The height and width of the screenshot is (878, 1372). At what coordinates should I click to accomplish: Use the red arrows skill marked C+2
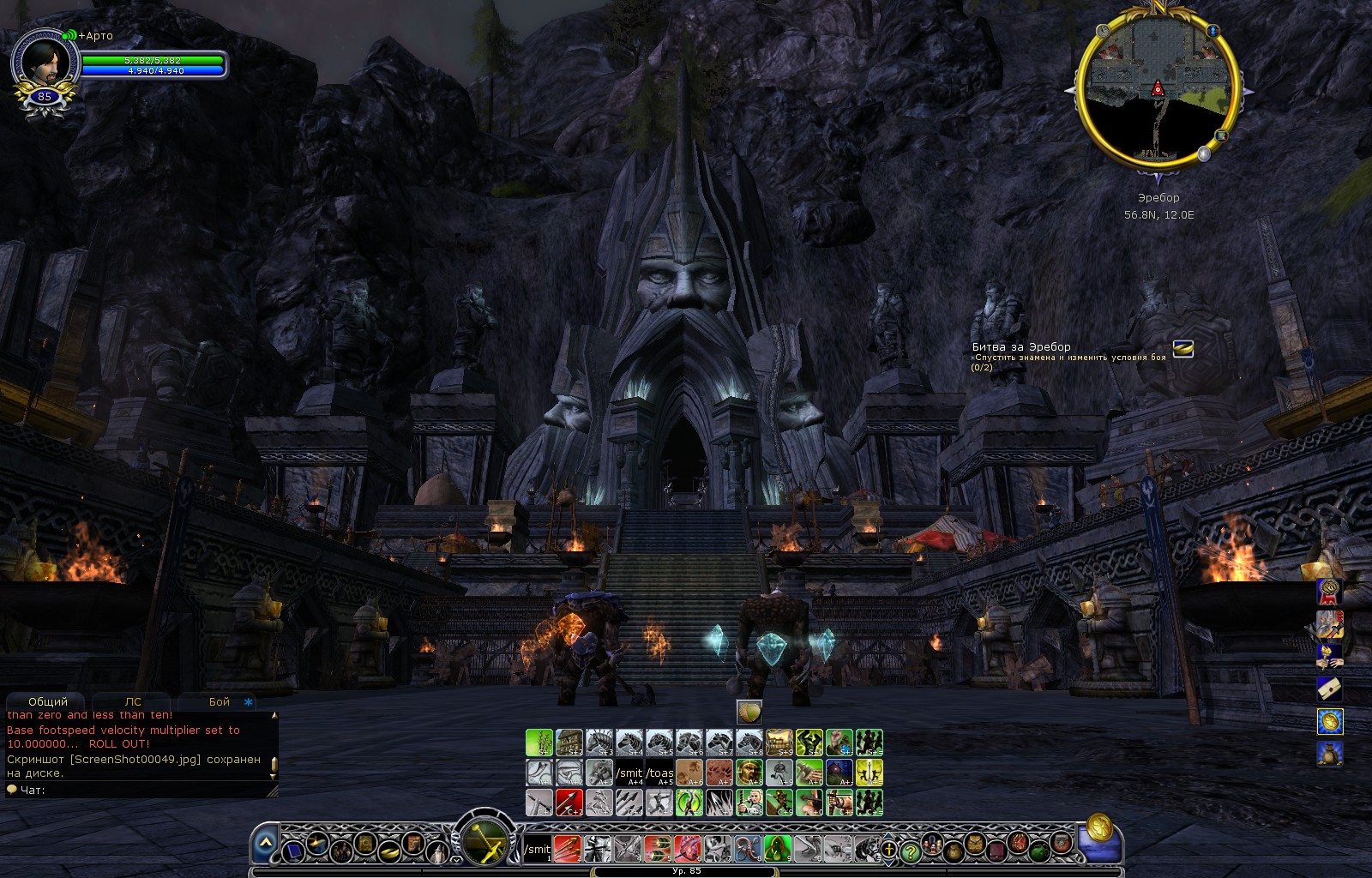569,803
